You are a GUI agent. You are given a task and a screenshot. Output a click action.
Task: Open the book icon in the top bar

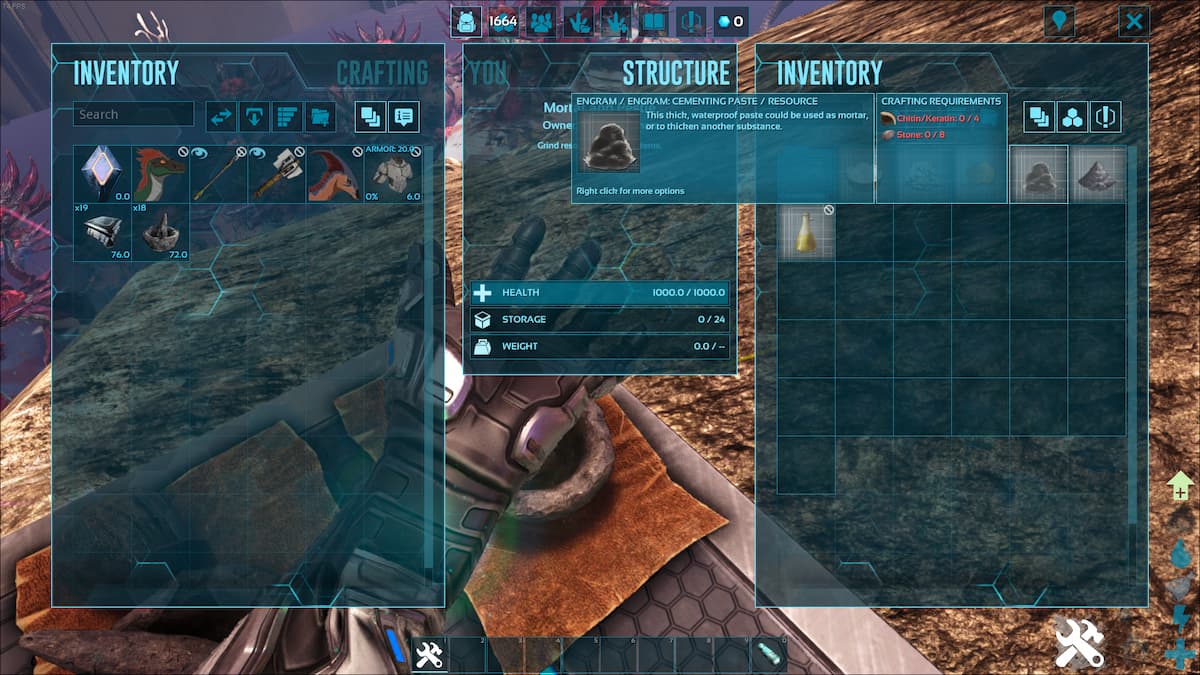point(654,21)
